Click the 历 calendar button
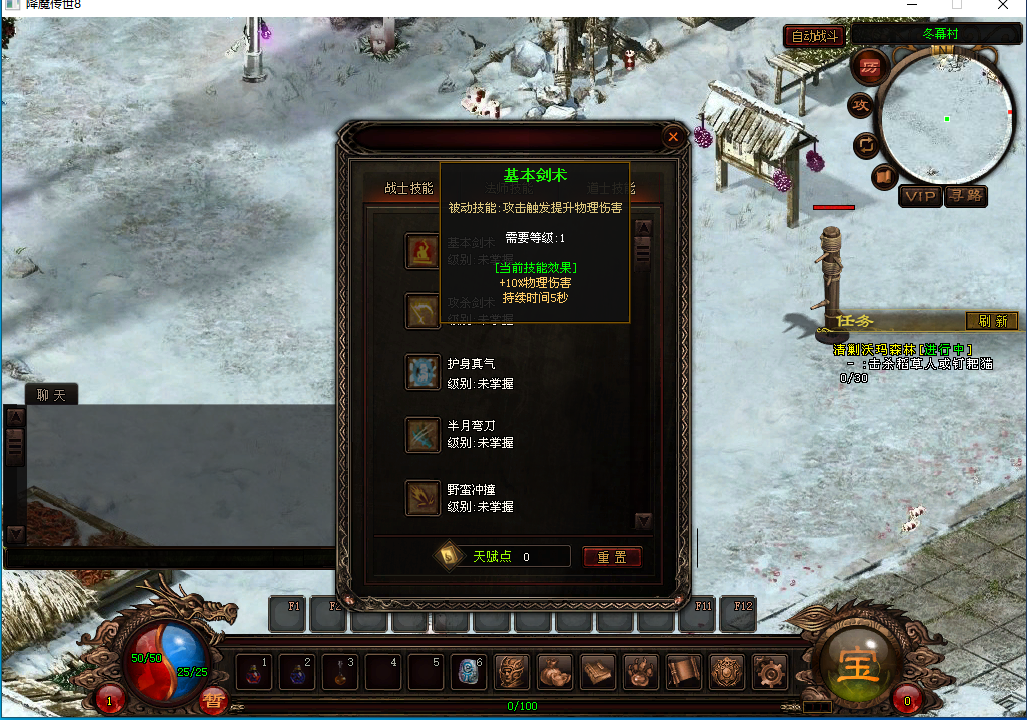 click(870, 67)
